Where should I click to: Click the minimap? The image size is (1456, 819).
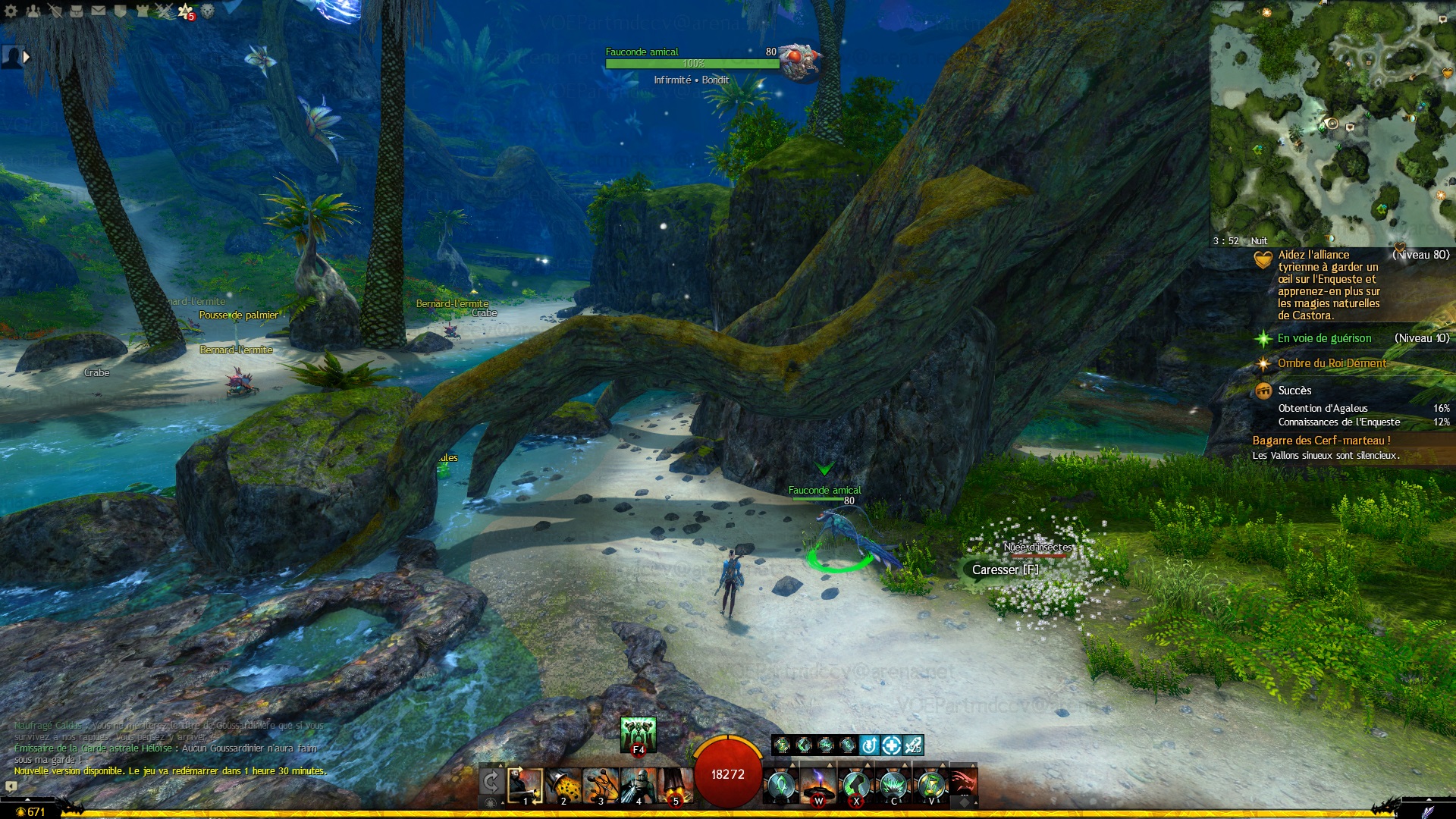[1332, 123]
